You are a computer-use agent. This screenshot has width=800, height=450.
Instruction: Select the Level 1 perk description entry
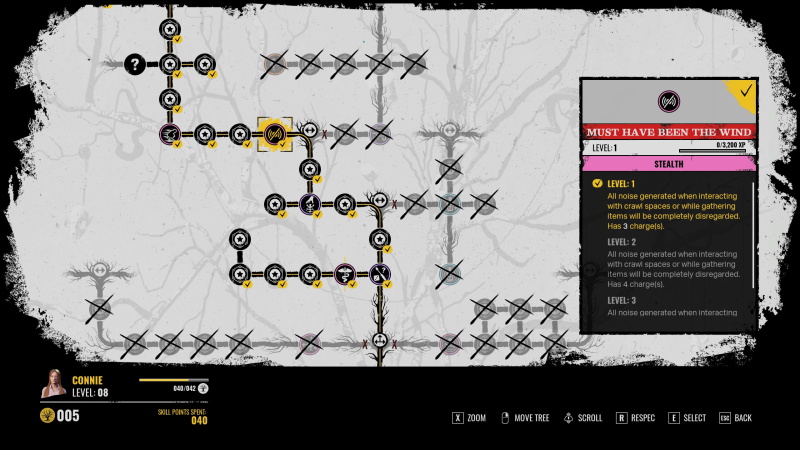coord(672,206)
